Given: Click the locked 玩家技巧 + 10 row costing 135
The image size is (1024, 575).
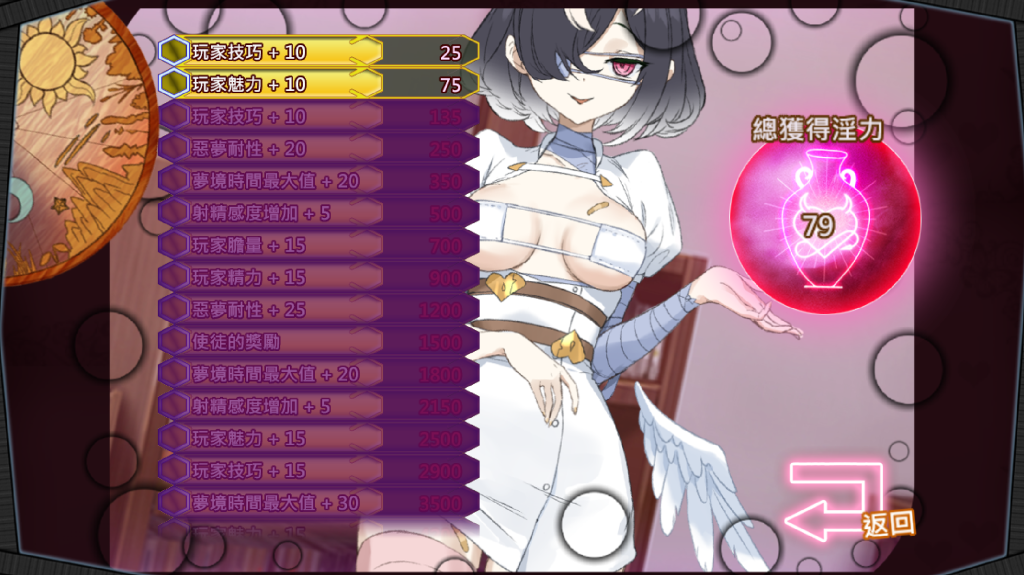Looking at the screenshot, I should [318, 117].
